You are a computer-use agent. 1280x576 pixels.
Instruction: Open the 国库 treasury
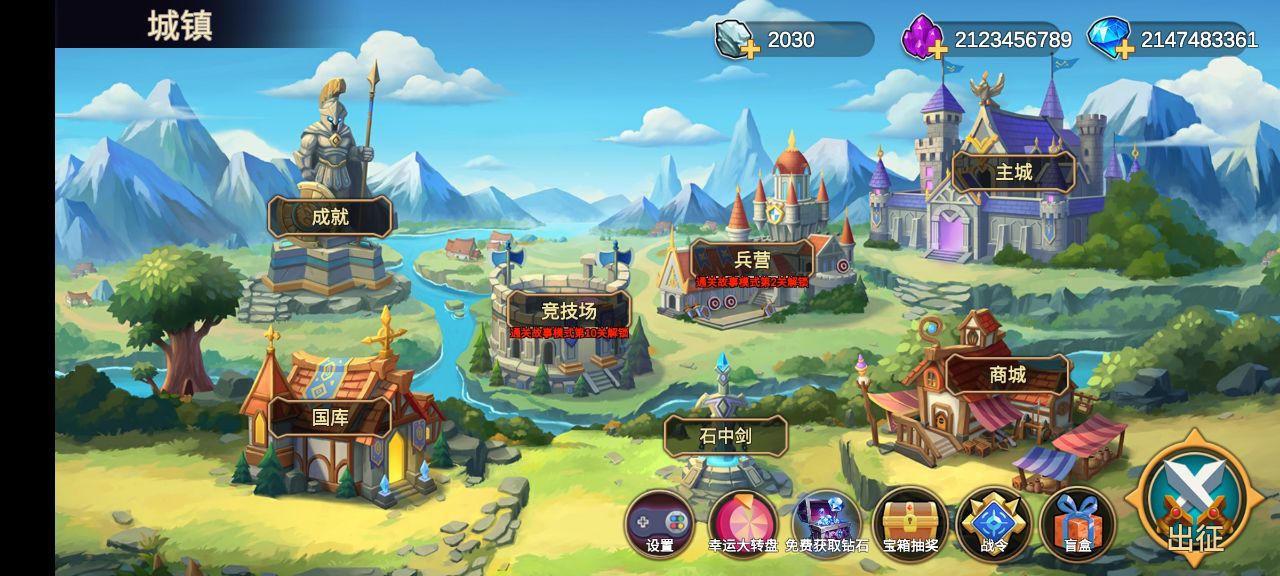330,417
